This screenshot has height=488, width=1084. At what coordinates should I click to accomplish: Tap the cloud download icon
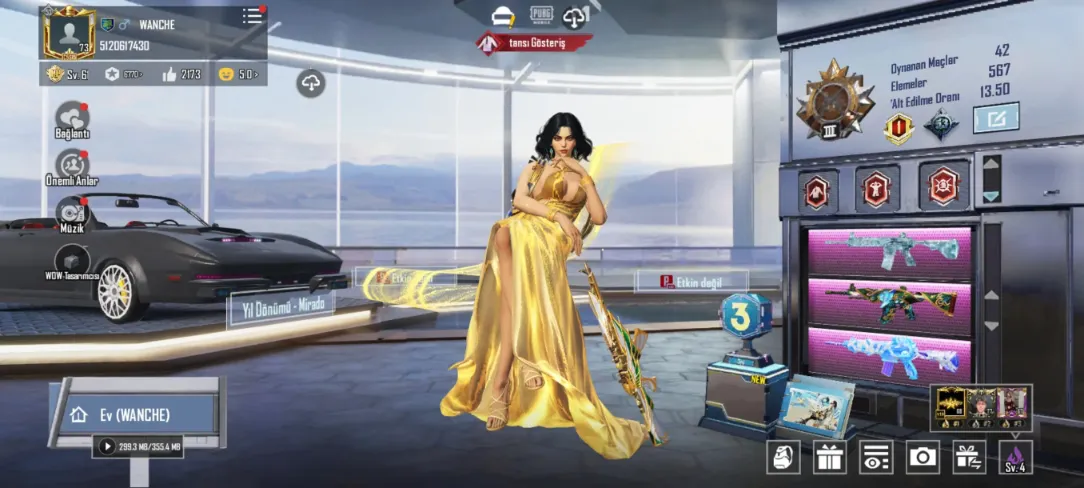pos(311,84)
